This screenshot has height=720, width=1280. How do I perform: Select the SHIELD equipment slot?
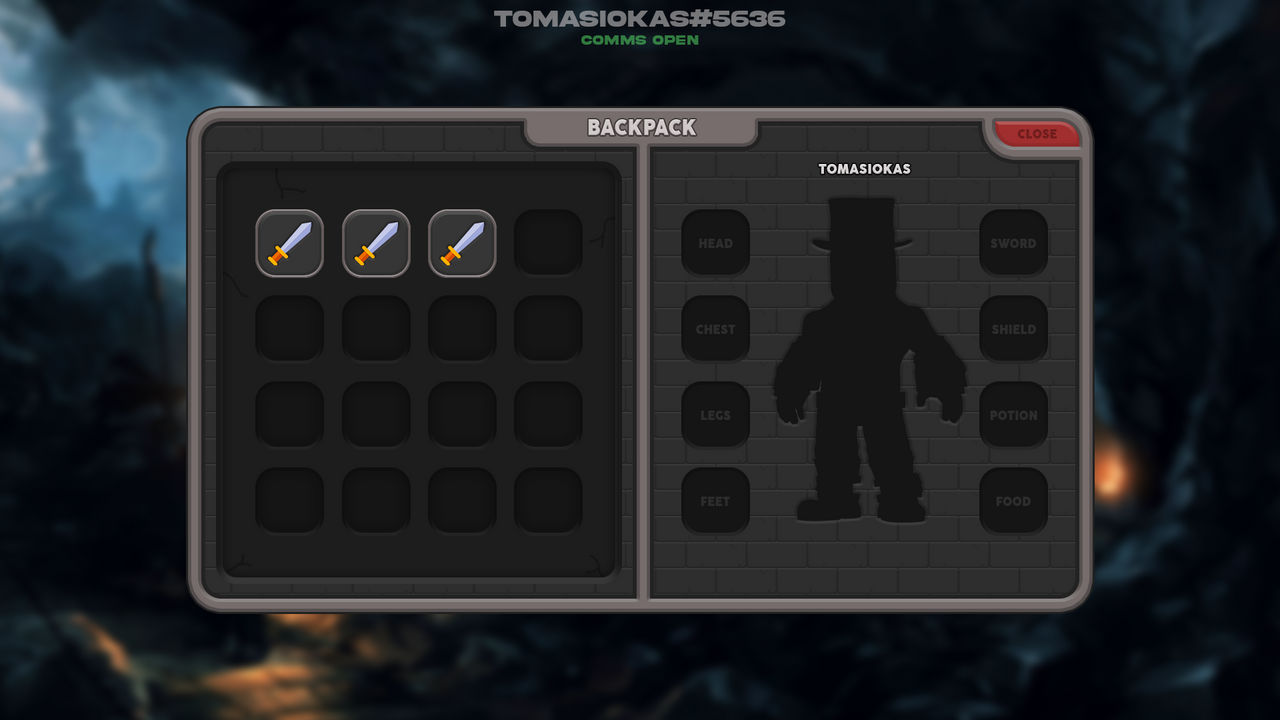point(1014,329)
